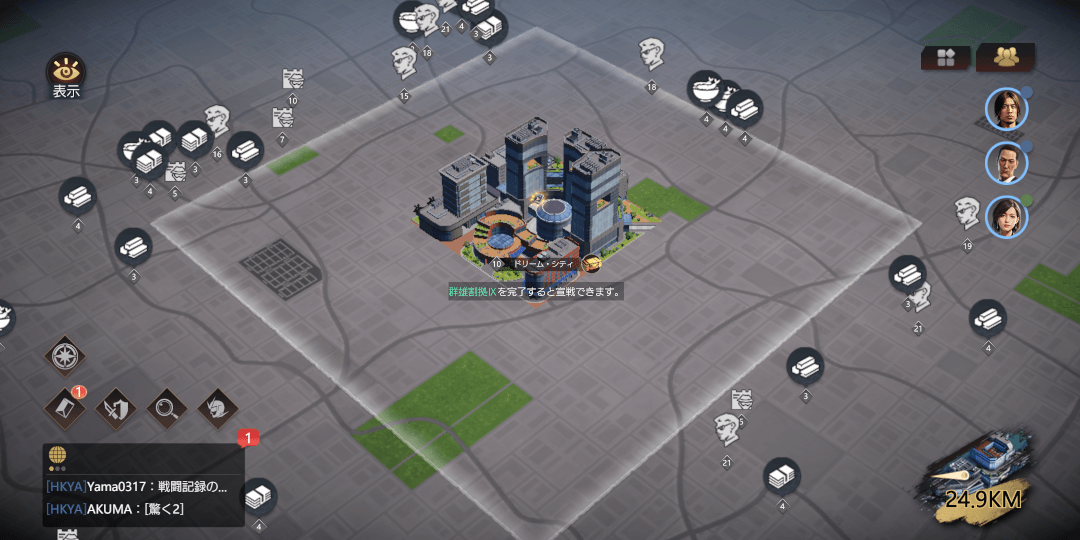Open the golden people group button
This screenshot has width=1080, height=540.
click(x=1005, y=58)
